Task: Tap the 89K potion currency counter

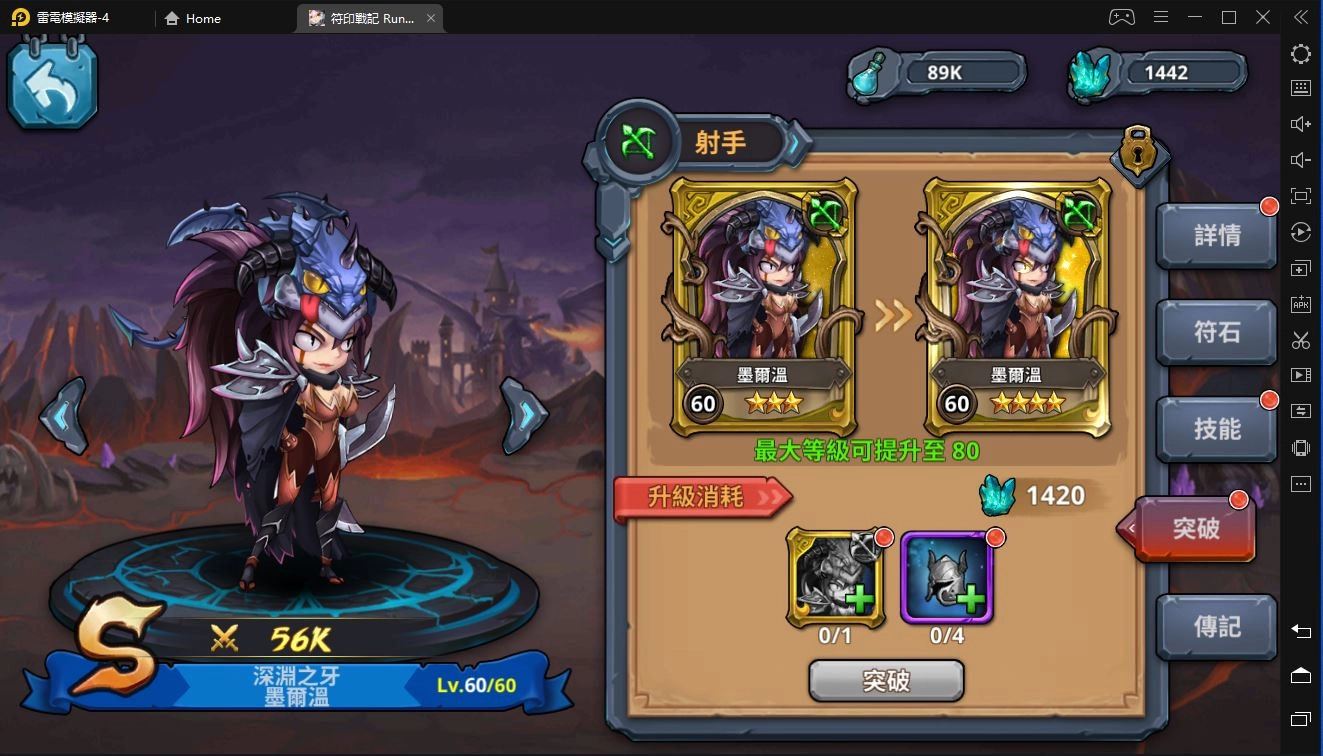Action: click(x=940, y=73)
